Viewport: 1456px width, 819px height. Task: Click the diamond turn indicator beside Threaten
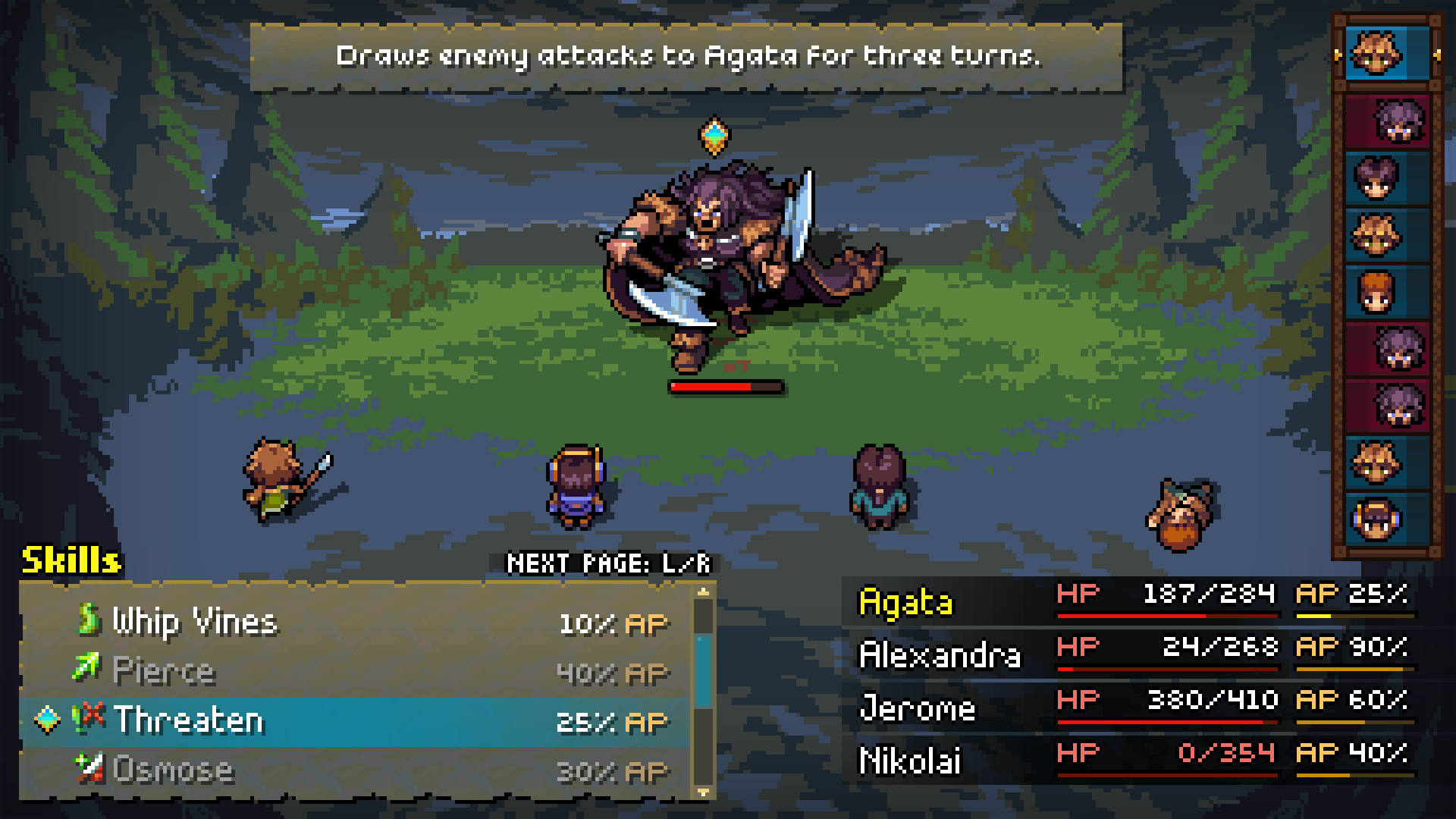[x=45, y=720]
